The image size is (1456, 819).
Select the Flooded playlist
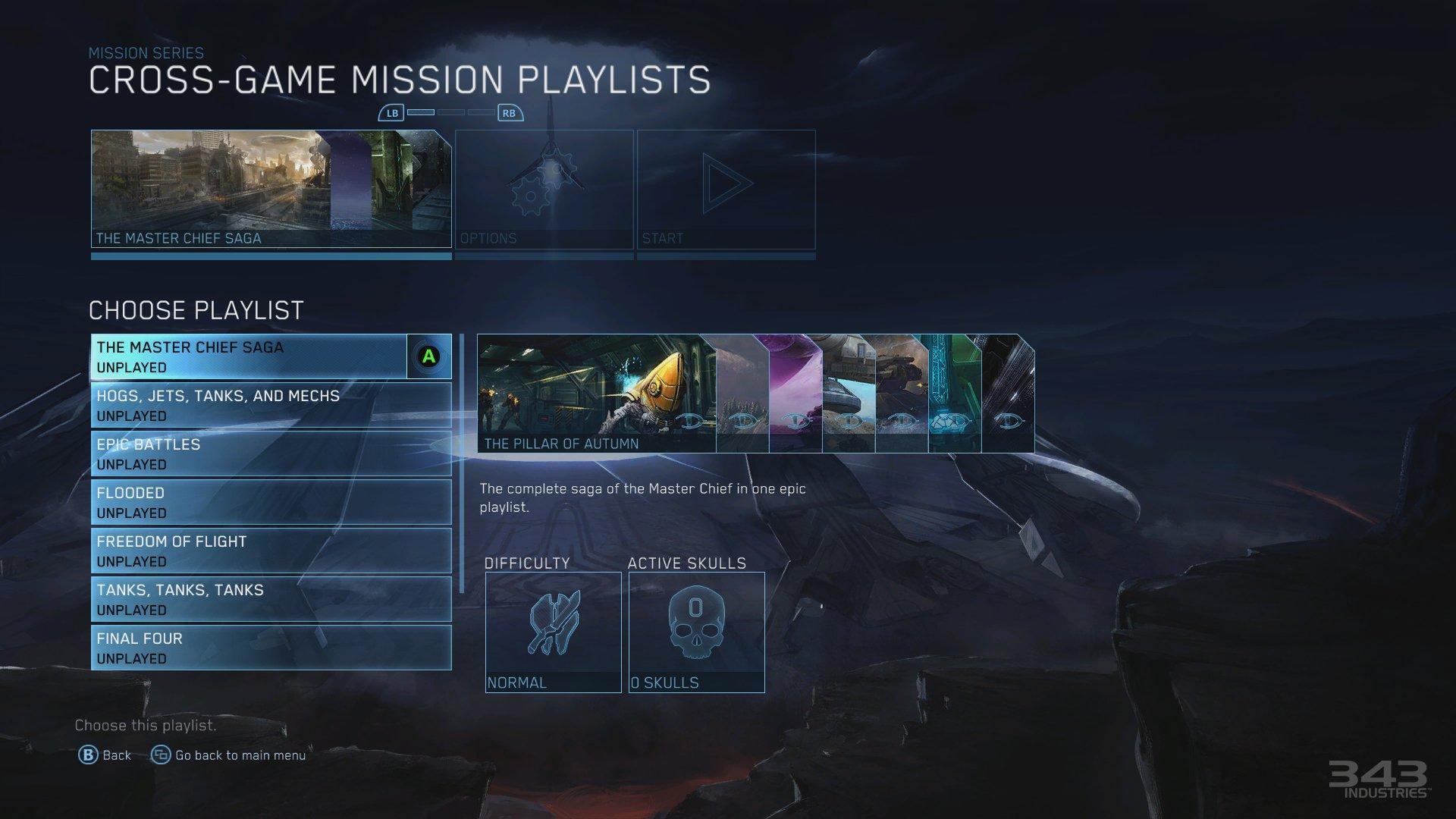250,502
